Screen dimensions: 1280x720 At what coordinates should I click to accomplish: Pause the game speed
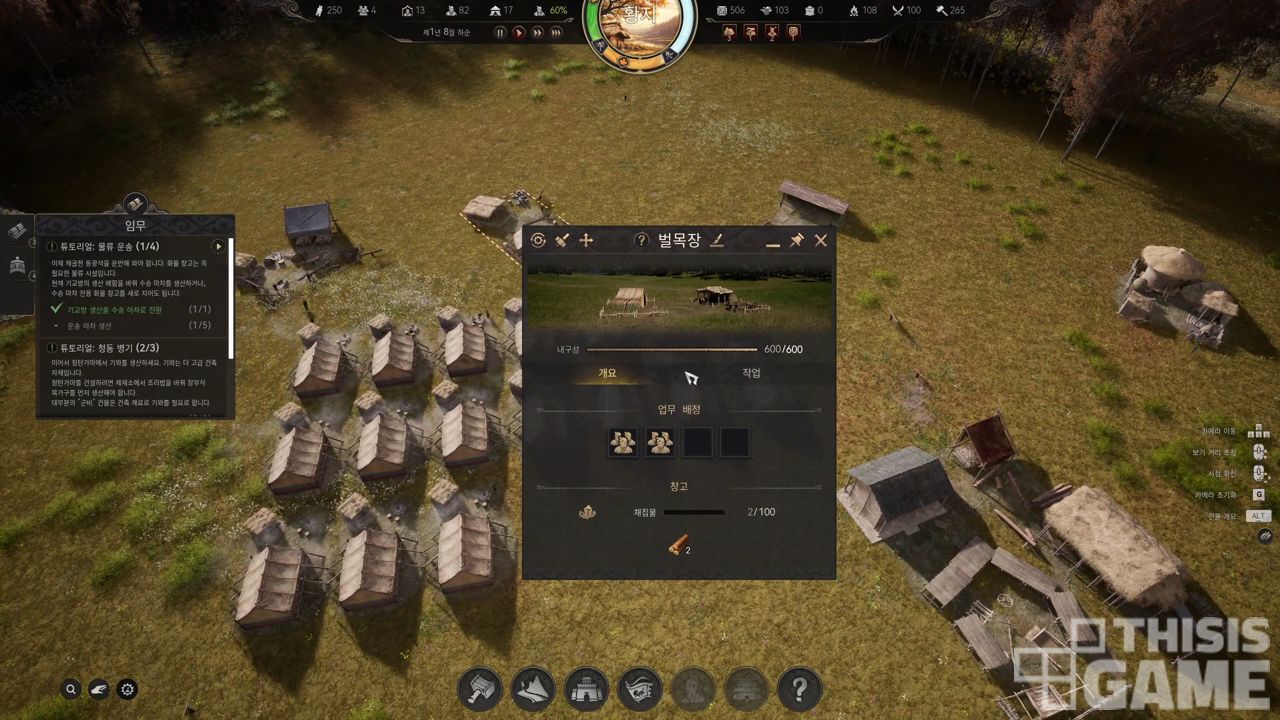click(500, 33)
